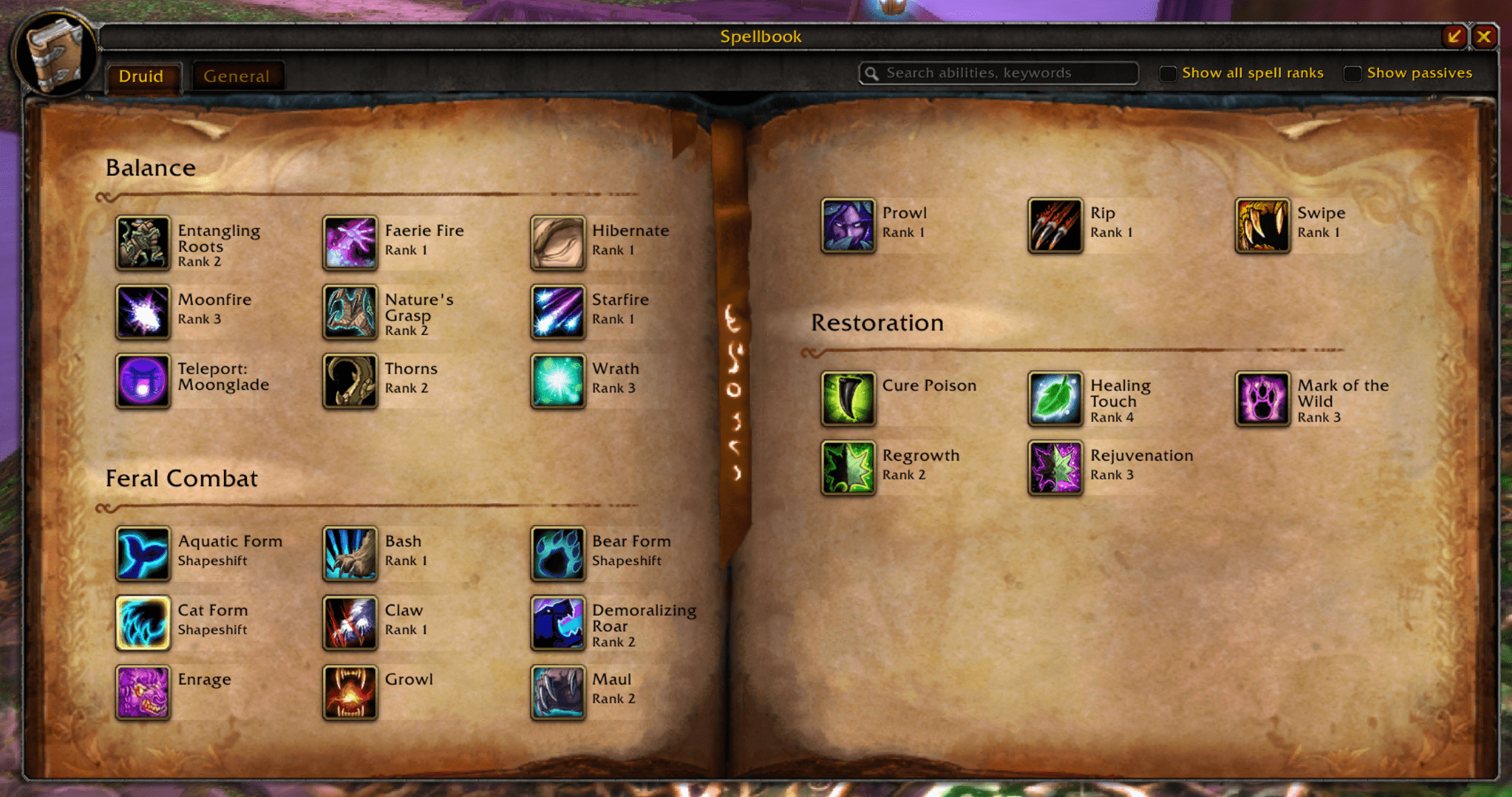Click the Mark of the Wild icon
The height and width of the screenshot is (797, 1512).
(1262, 398)
